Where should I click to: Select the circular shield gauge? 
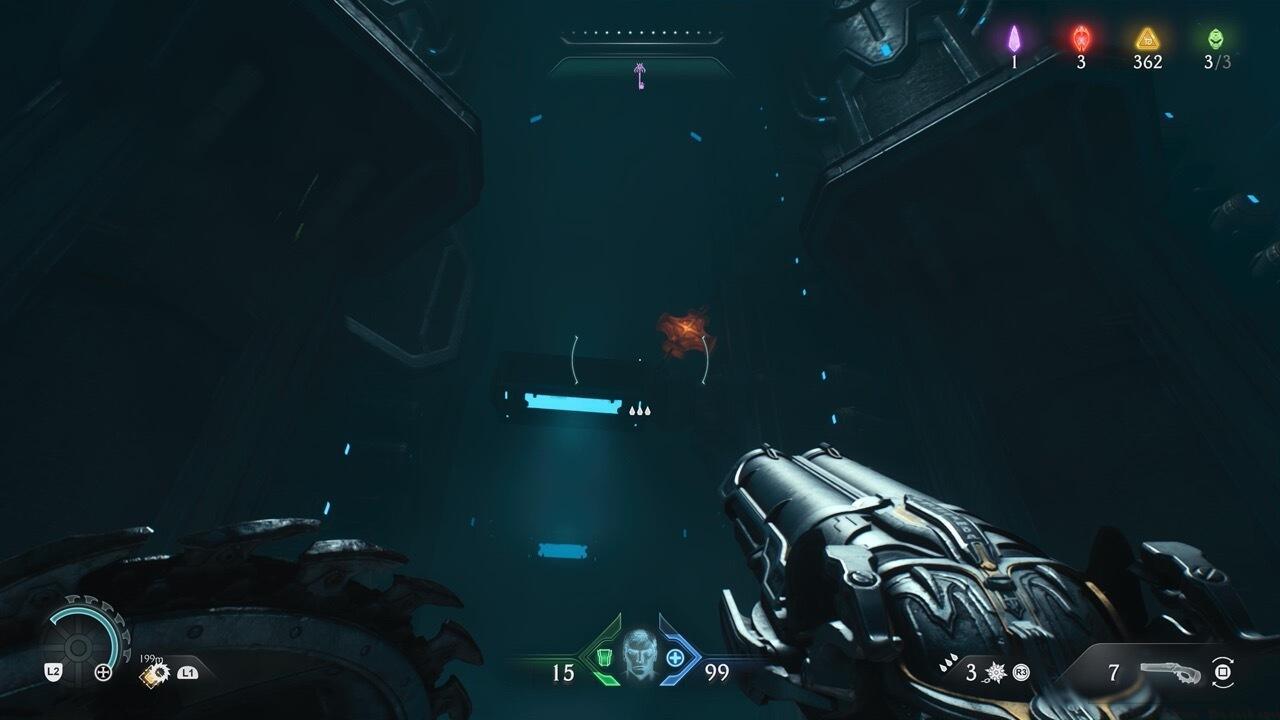point(86,634)
